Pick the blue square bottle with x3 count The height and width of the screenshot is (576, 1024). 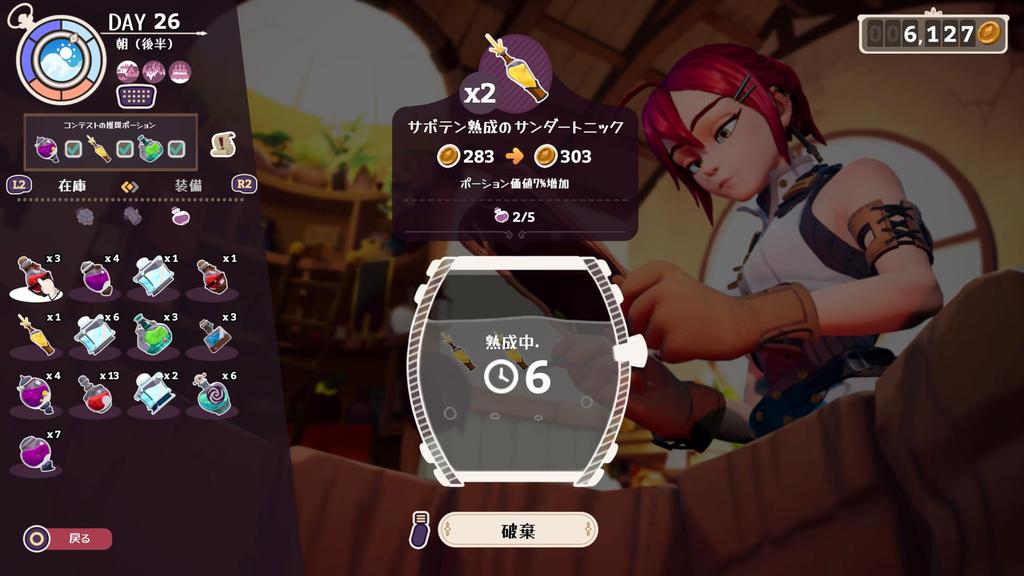click(x=211, y=335)
